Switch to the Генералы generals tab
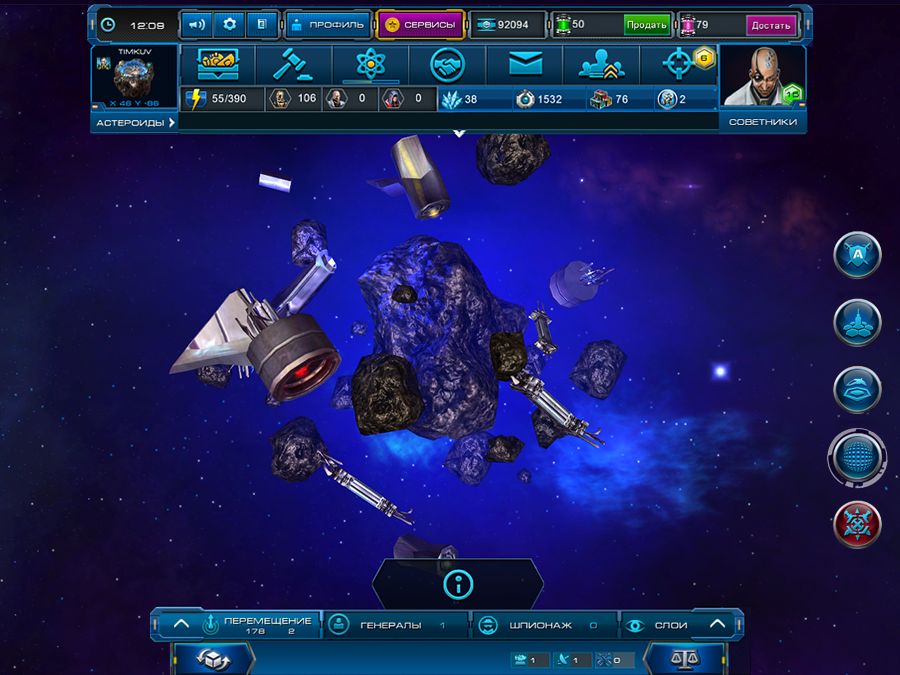The image size is (900, 675). click(x=396, y=625)
